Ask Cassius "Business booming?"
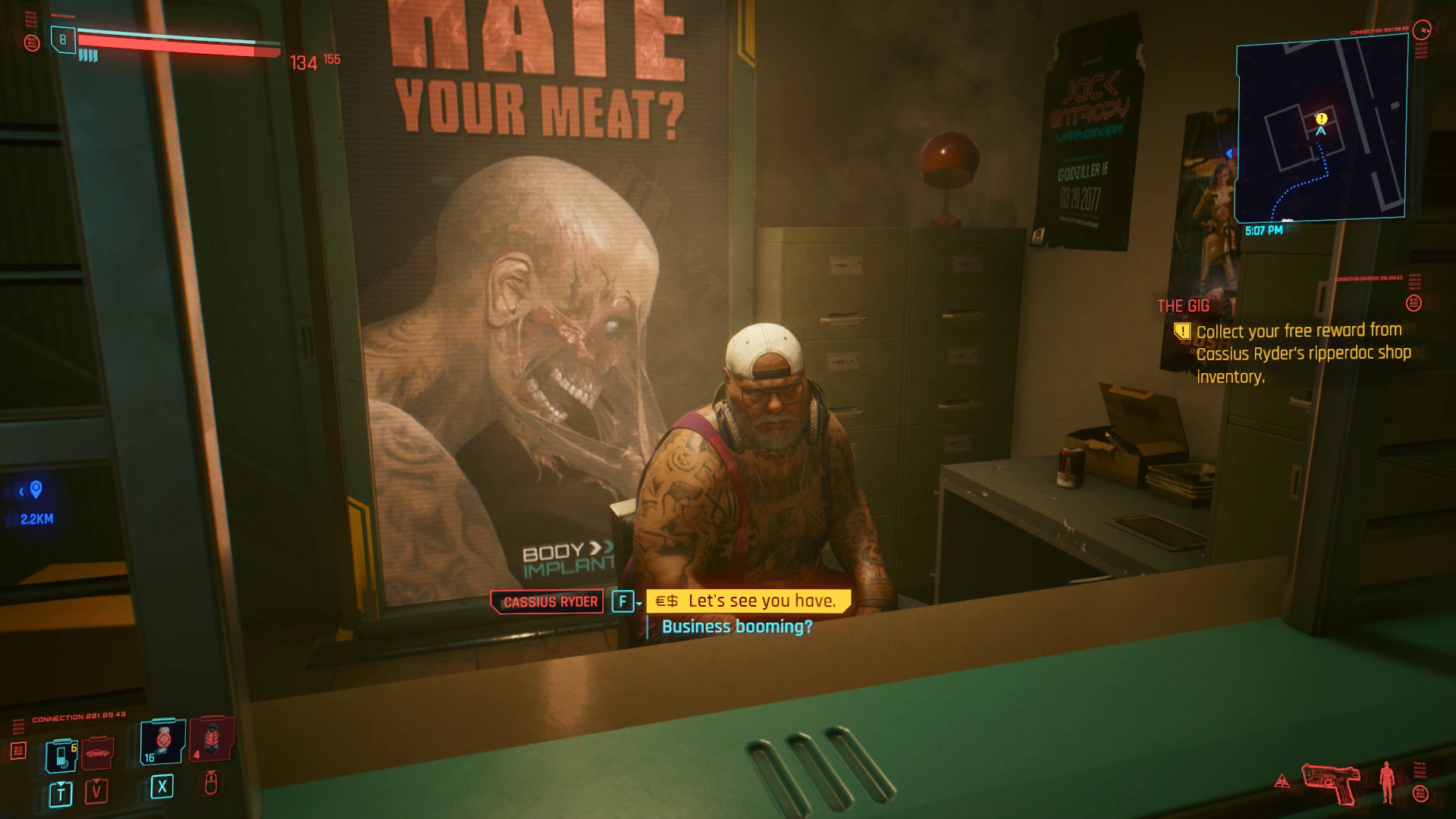 pos(736,626)
